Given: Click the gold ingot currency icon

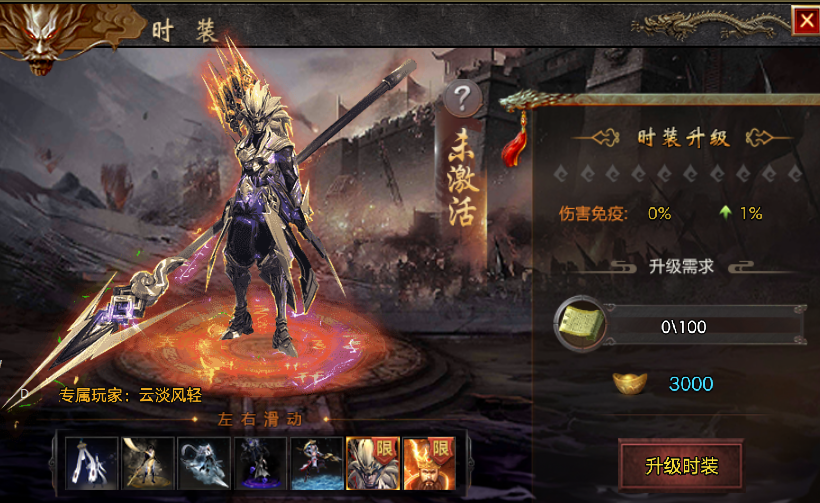Looking at the screenshot, I should [x=629, y=384].
